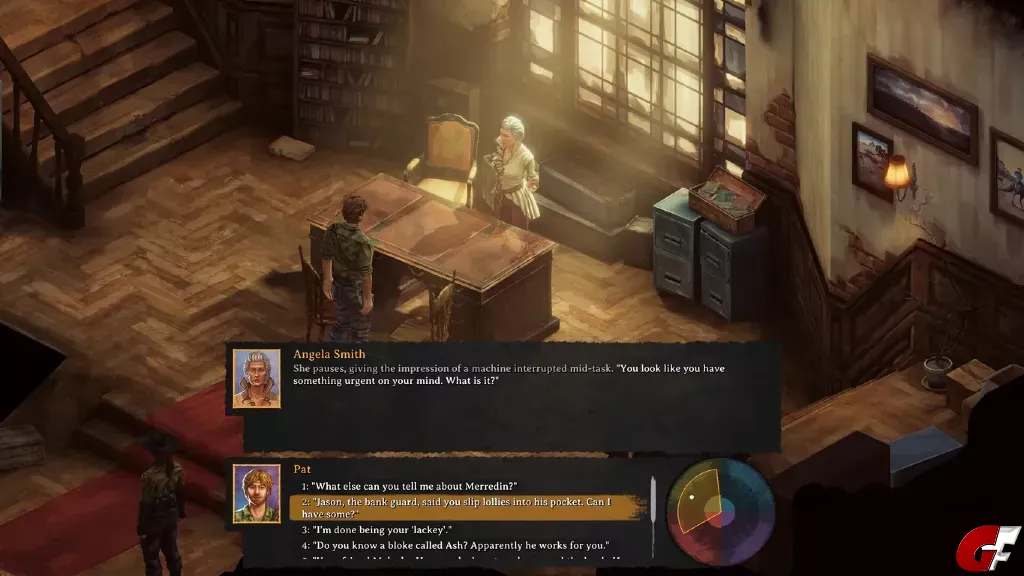Ask about a bloke called Ash

(461, 547)
